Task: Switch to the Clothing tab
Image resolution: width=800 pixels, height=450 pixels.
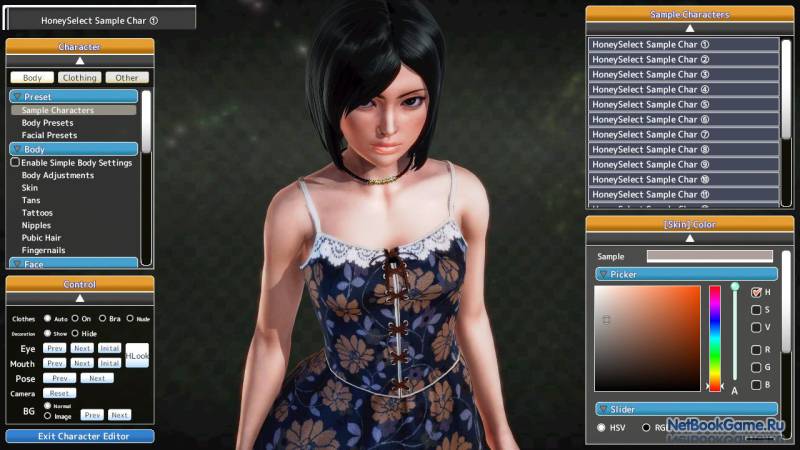Action: click(x=79, y=77)
